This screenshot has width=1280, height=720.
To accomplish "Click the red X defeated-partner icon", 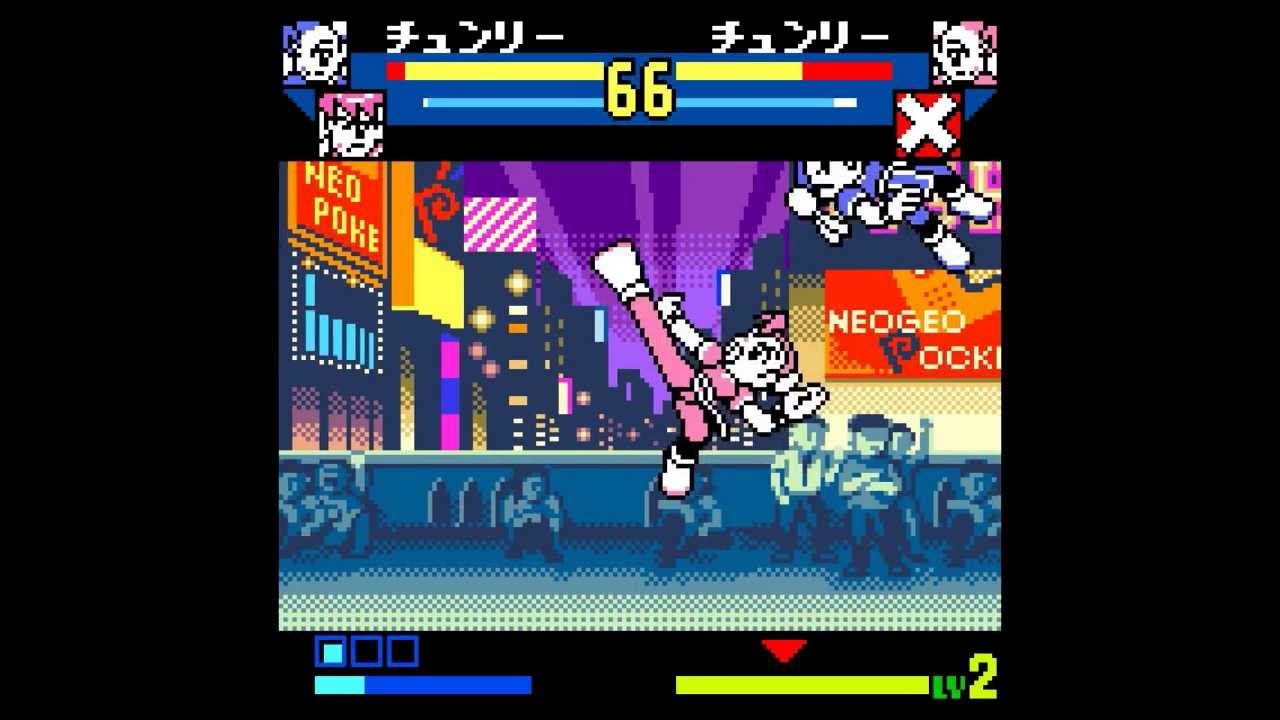I will click(x=928, y=124).
